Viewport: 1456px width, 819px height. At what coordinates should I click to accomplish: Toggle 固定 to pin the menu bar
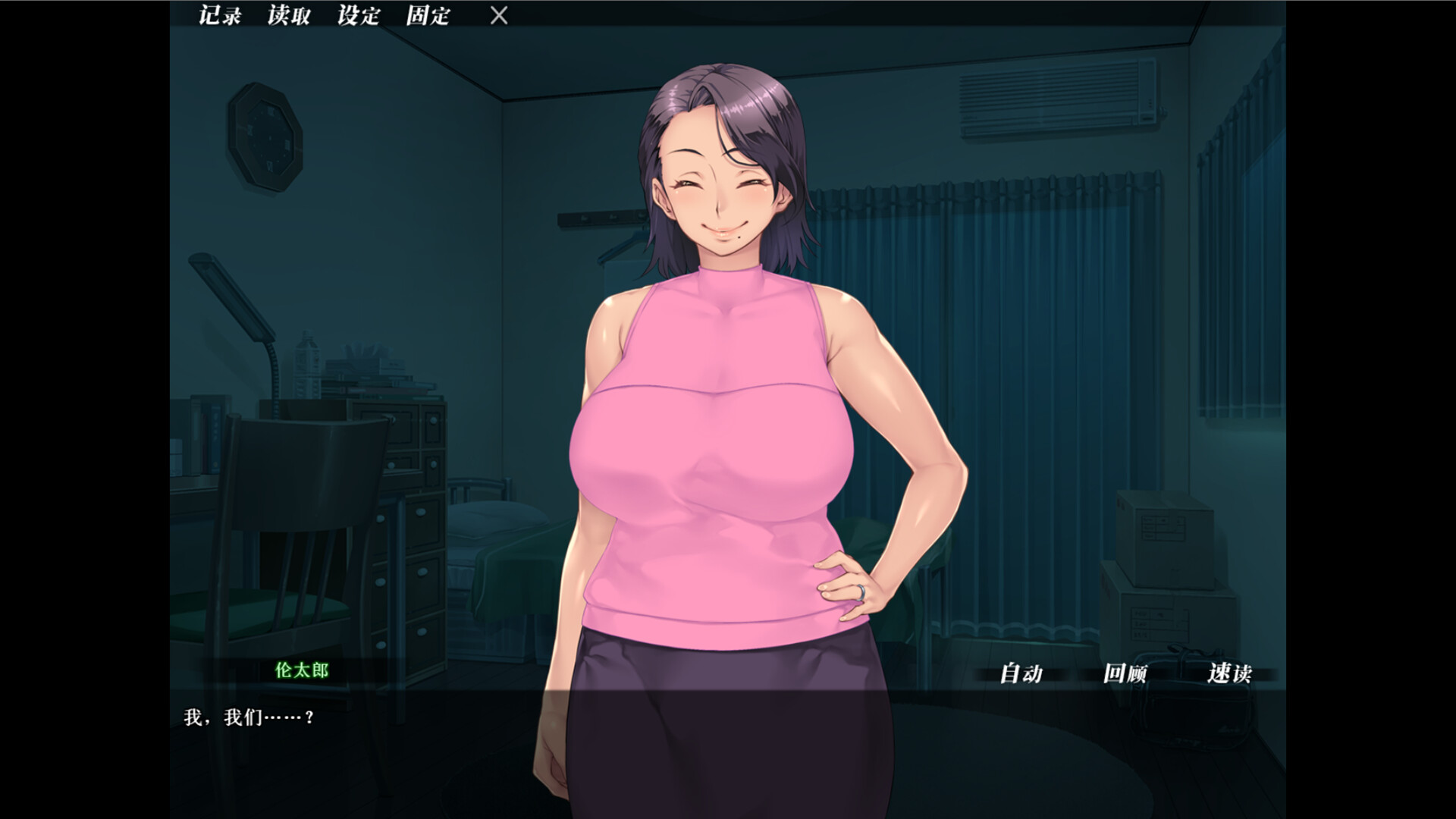pos(428,16)
